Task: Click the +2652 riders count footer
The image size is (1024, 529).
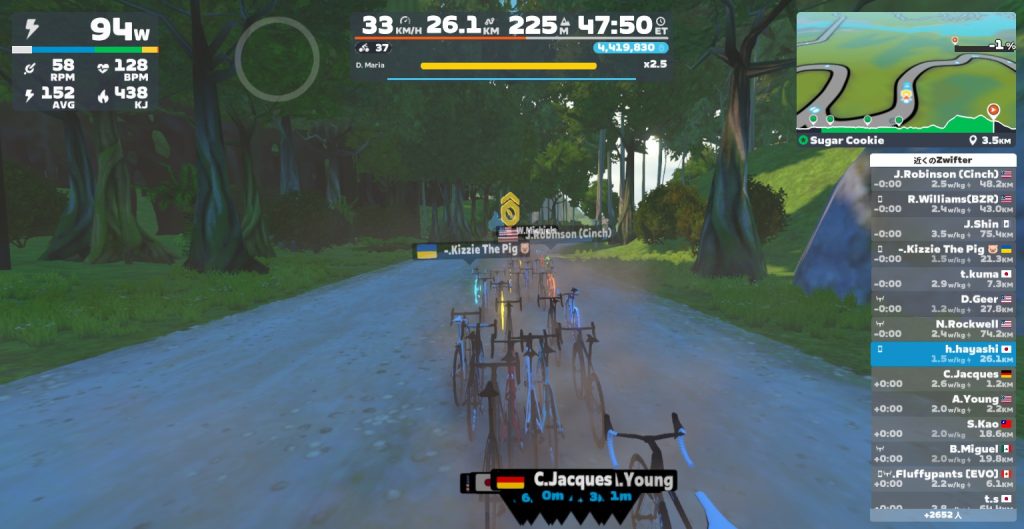Action: pos(943,515)
